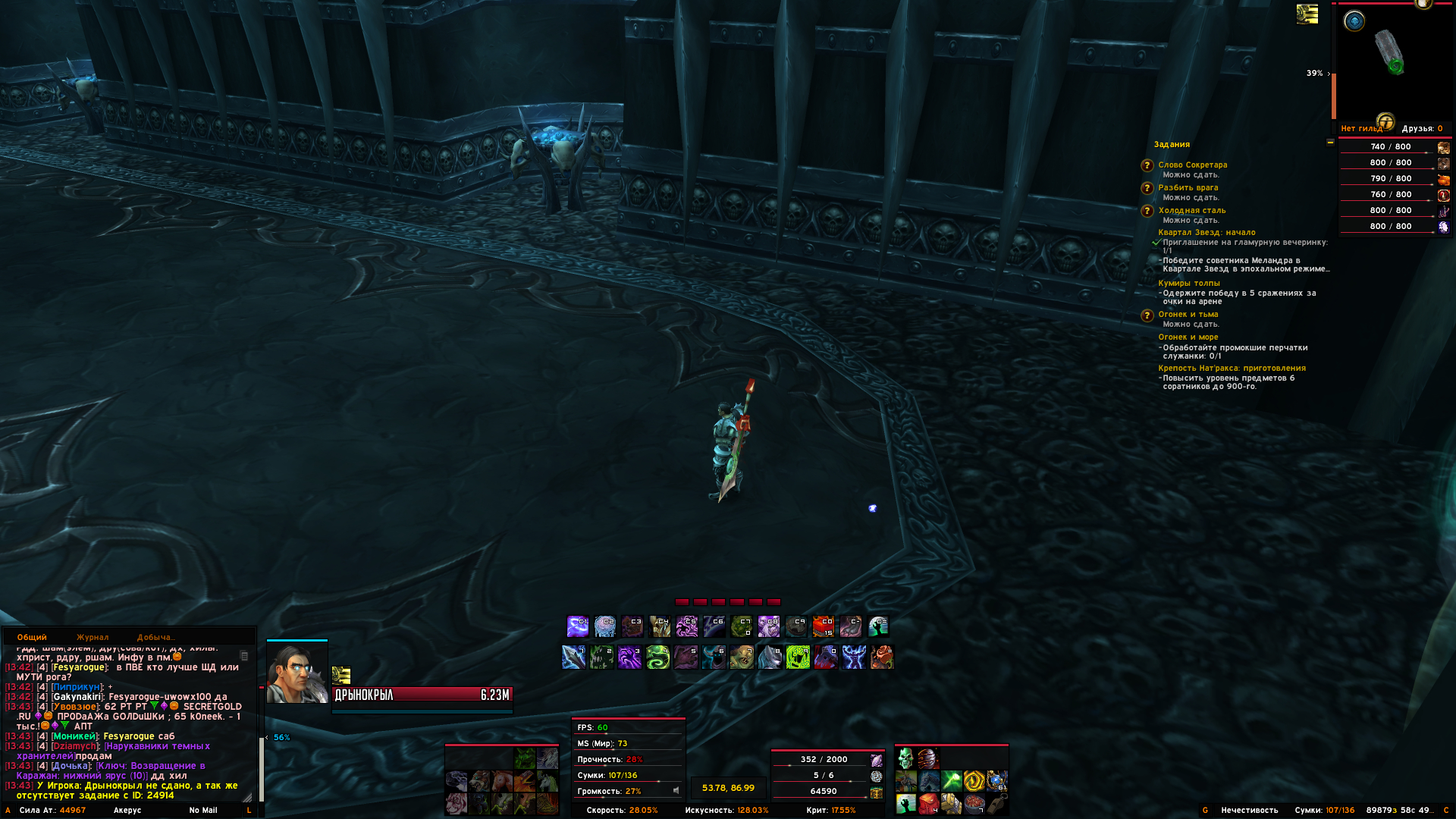1456x819 pixels.
Task: Select the Дрынокрыл player portrait
Action: (x=297, y=673)
